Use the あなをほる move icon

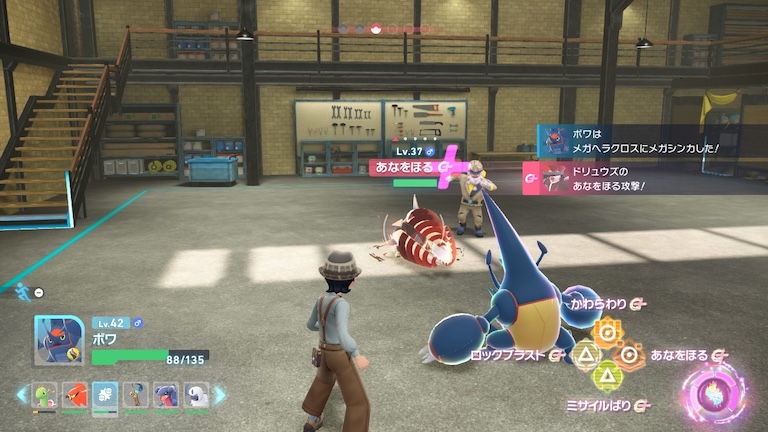coord(629,354)
